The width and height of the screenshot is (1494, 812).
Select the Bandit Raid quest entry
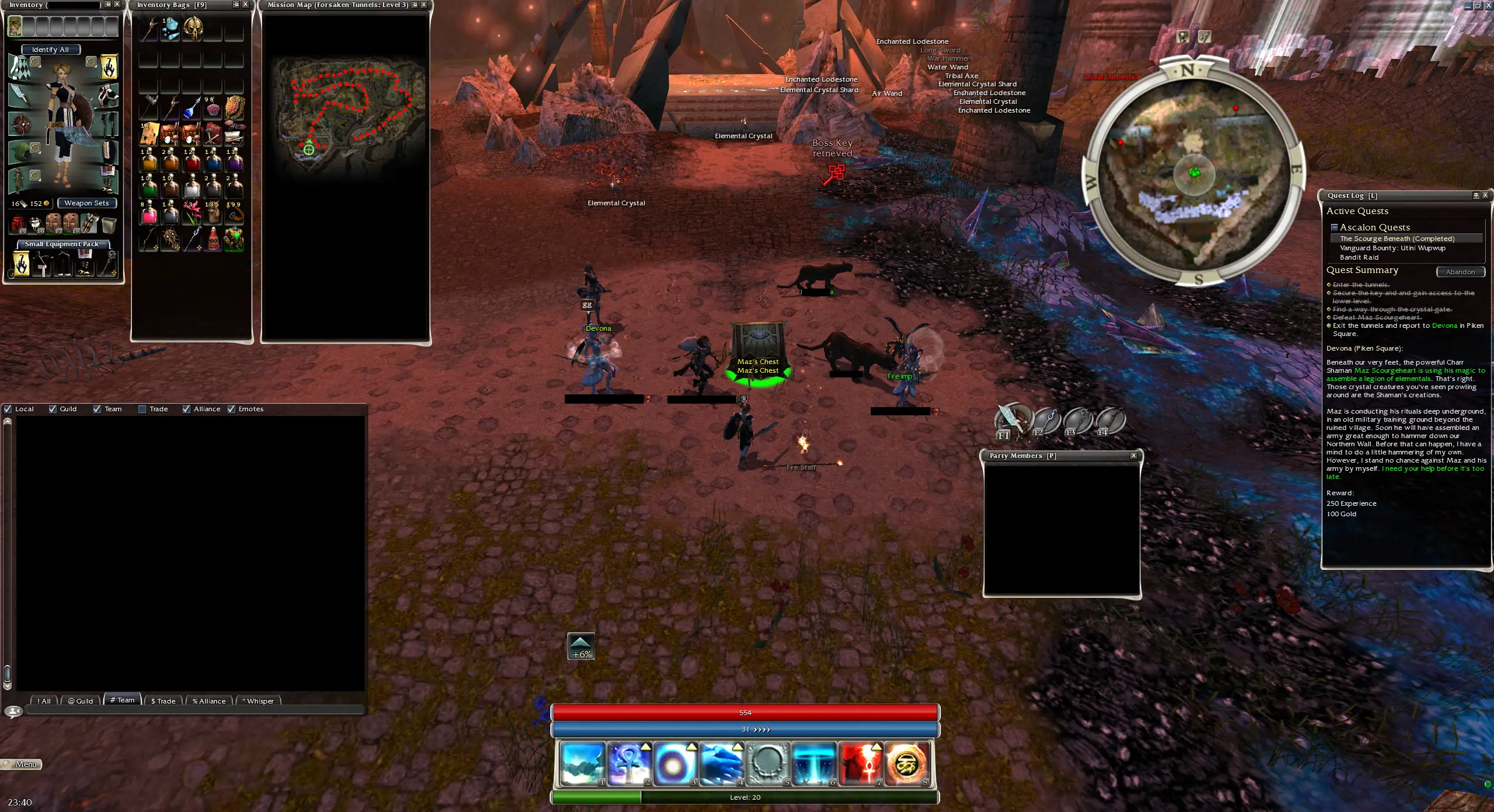pos(1359,257)
